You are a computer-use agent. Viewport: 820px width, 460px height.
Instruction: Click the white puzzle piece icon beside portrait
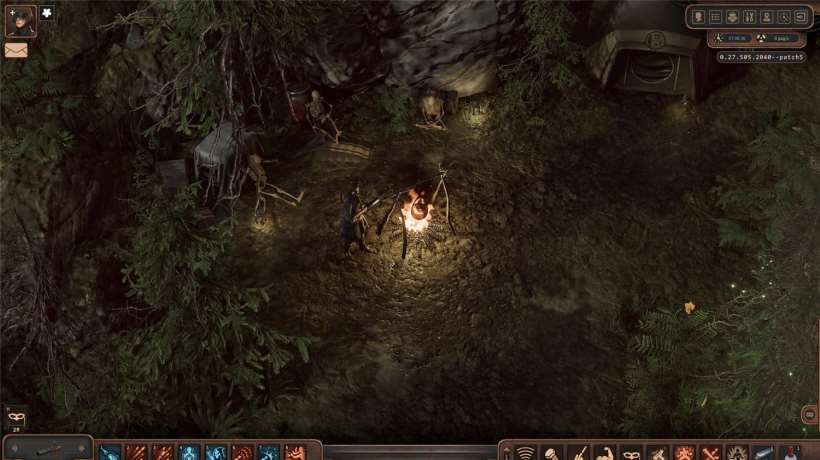47,13
